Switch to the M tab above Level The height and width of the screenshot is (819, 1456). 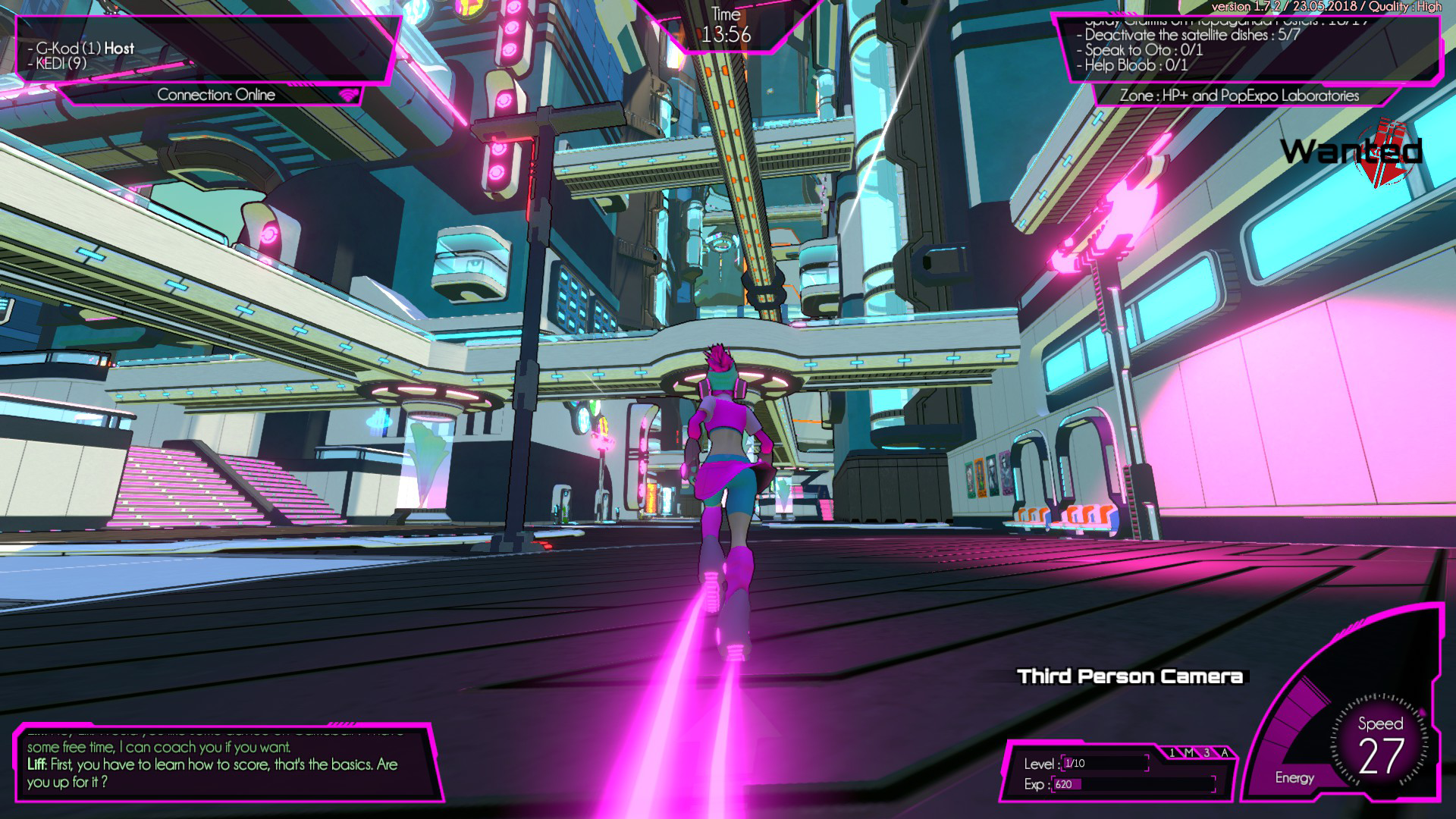(1189, 753)
